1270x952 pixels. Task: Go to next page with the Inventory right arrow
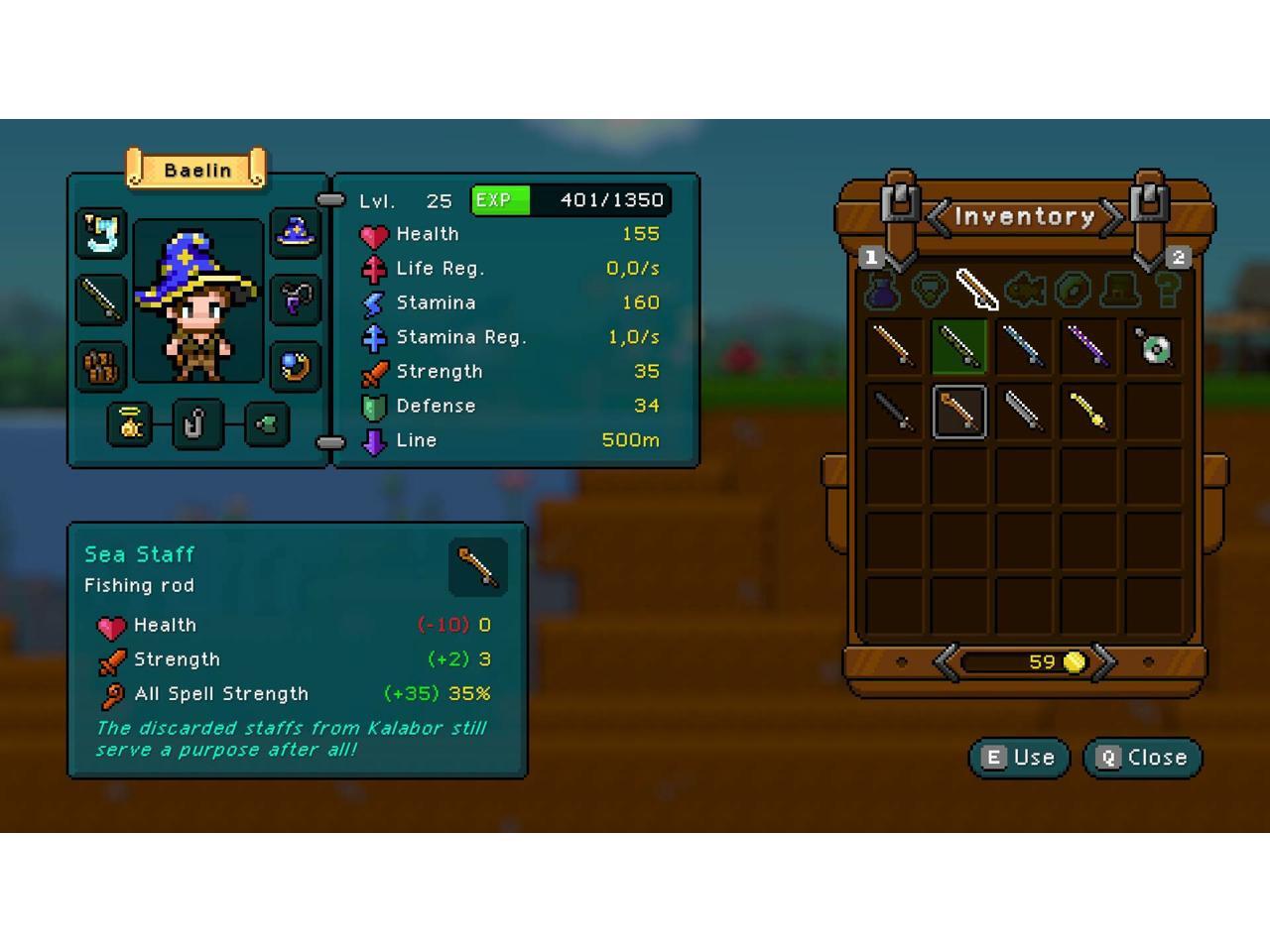click(1112, 216)
